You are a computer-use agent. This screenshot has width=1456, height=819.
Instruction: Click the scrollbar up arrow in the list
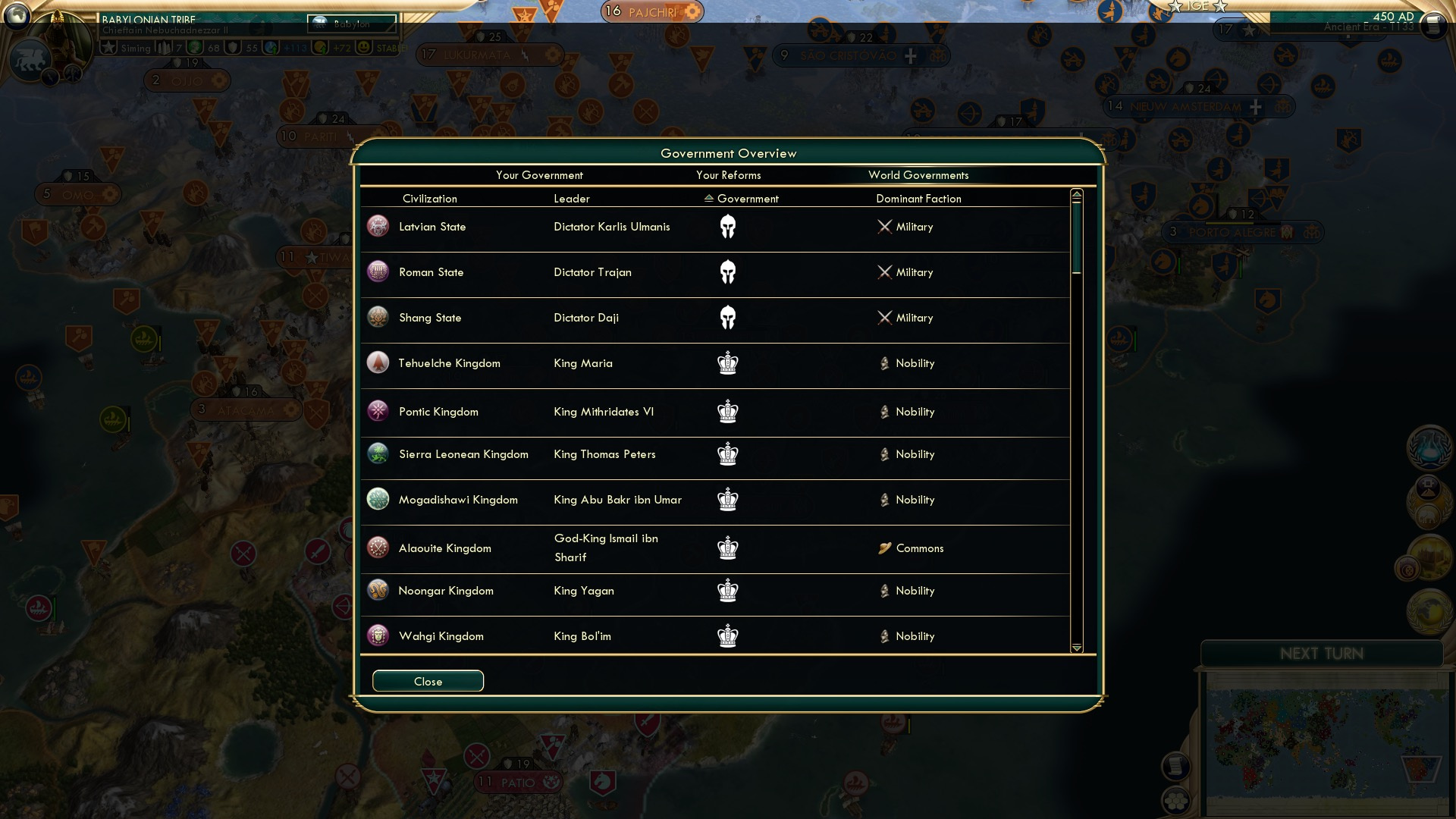pyautogui.click(x=1075, y=194)
